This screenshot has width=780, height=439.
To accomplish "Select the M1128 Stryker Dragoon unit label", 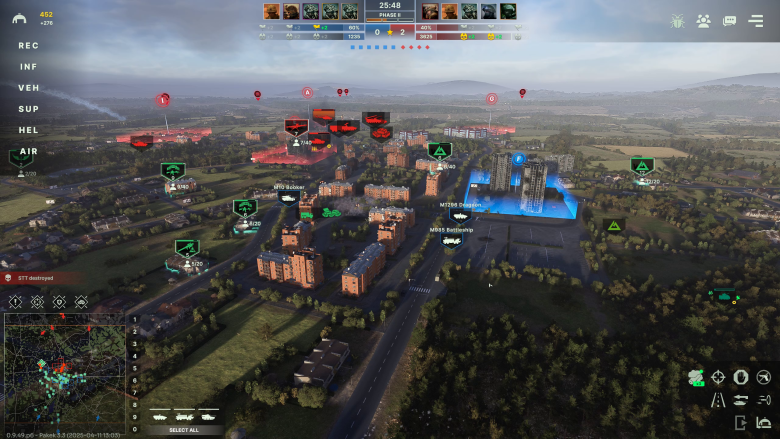I will pyautogui.click(x=460, y=205).
